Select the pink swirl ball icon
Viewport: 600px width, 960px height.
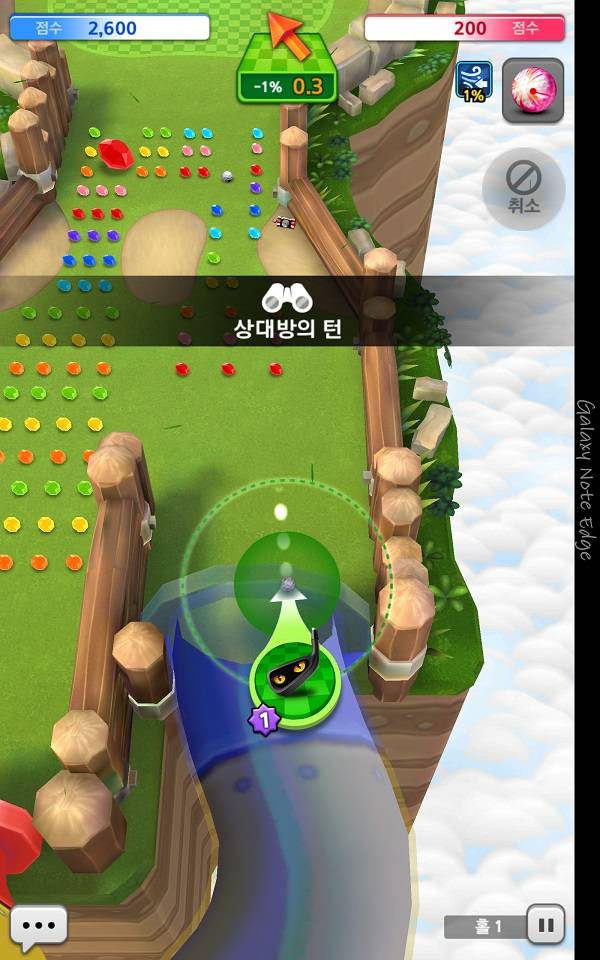532,90
